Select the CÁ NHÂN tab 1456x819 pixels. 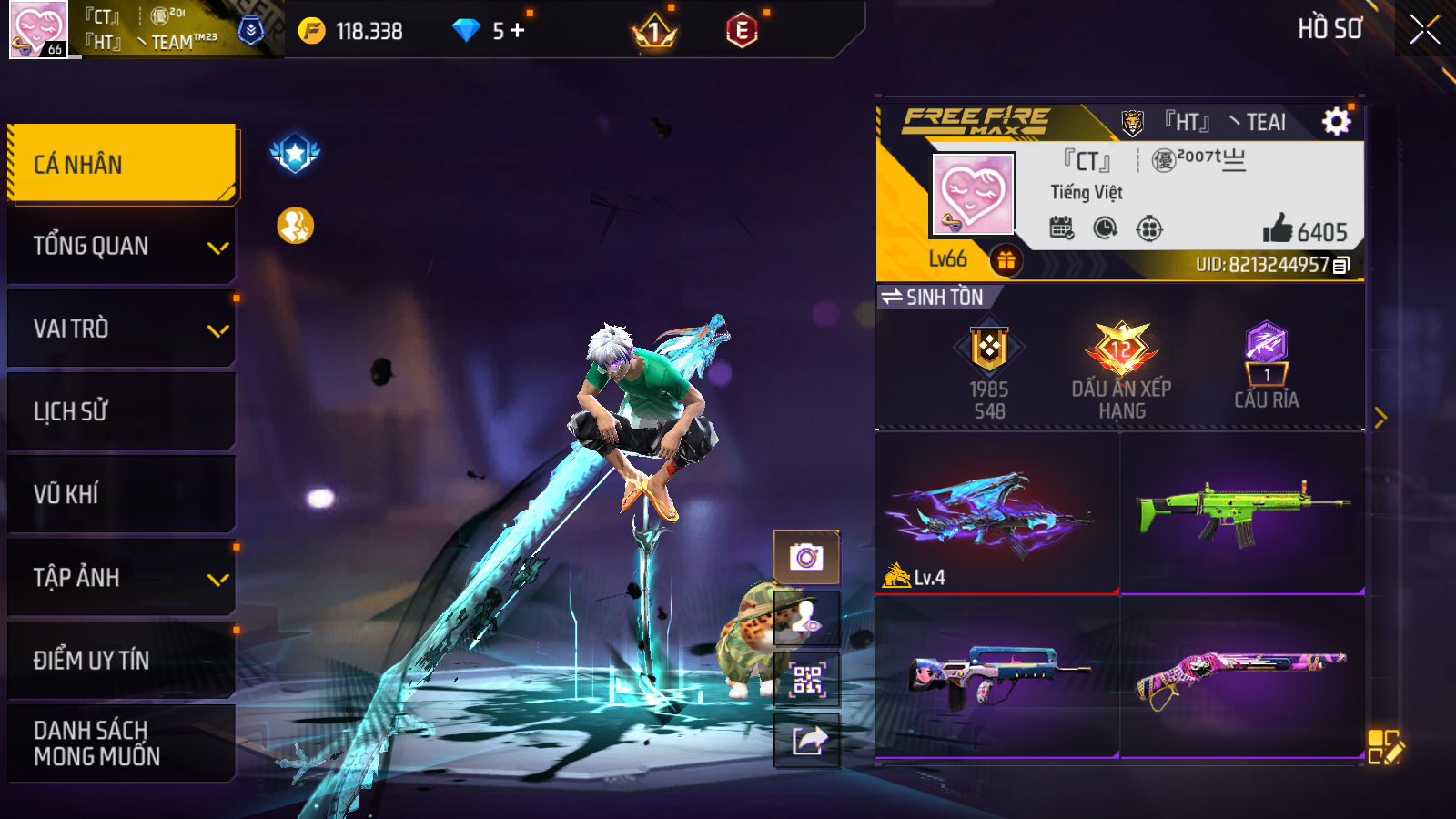click(x=121, y=164)
